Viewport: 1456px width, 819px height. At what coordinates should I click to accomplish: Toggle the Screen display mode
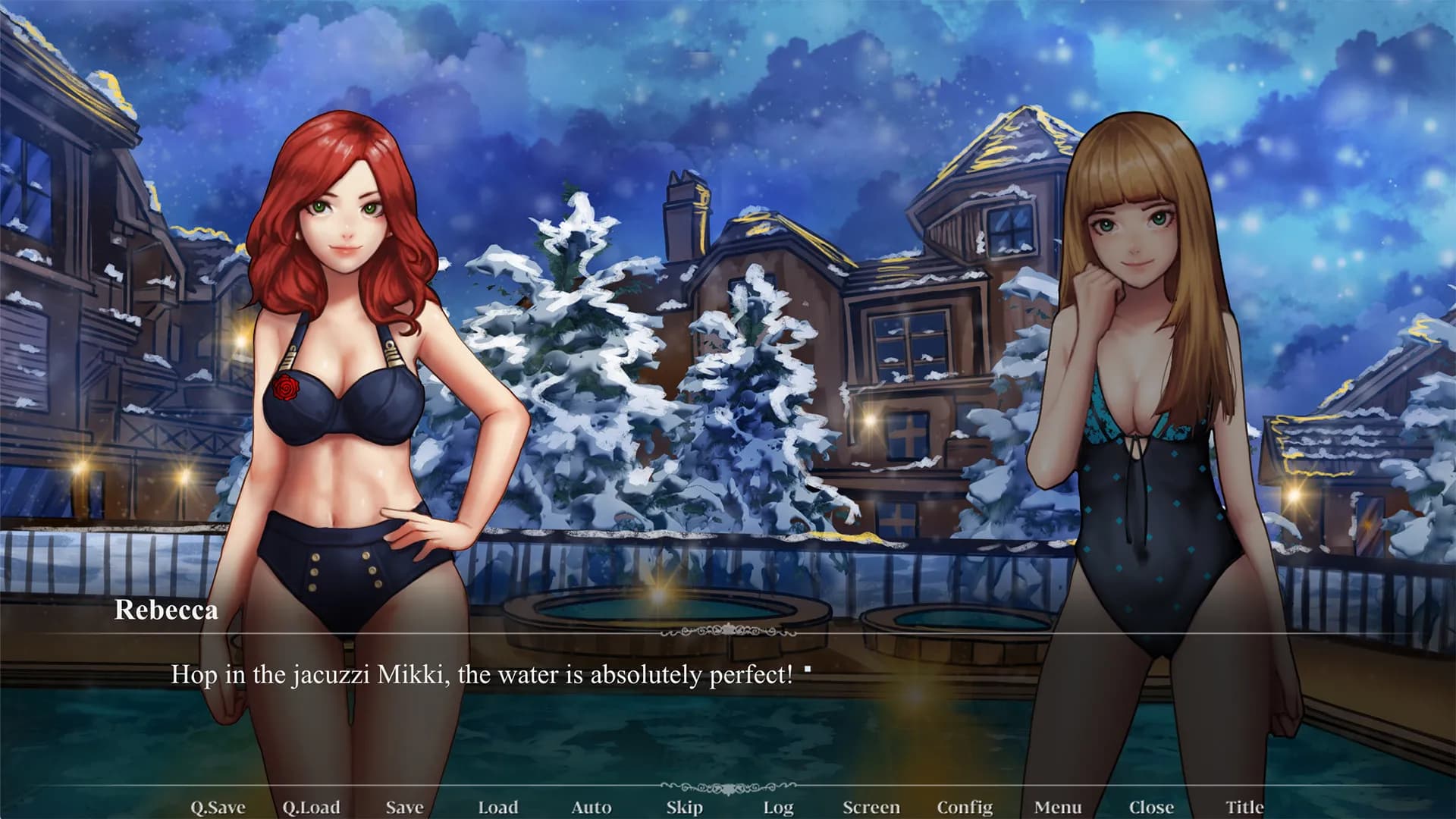pyautogui.click(x=871, y=807)
